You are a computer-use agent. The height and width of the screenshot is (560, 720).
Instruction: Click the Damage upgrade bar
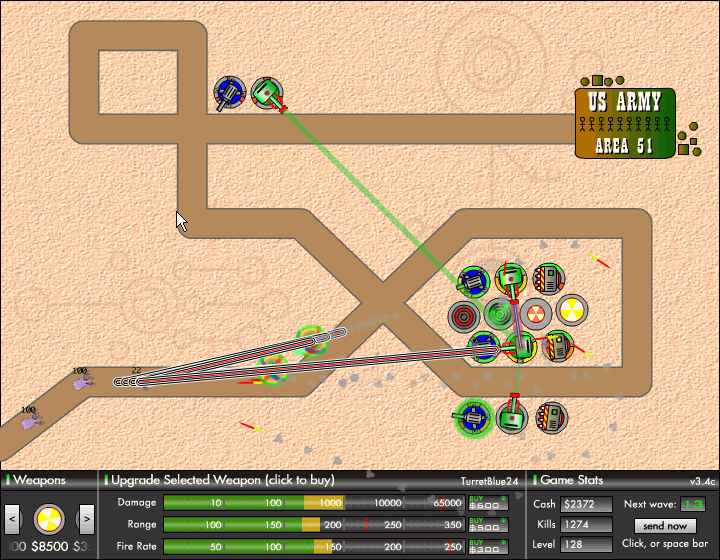point(314,502)
